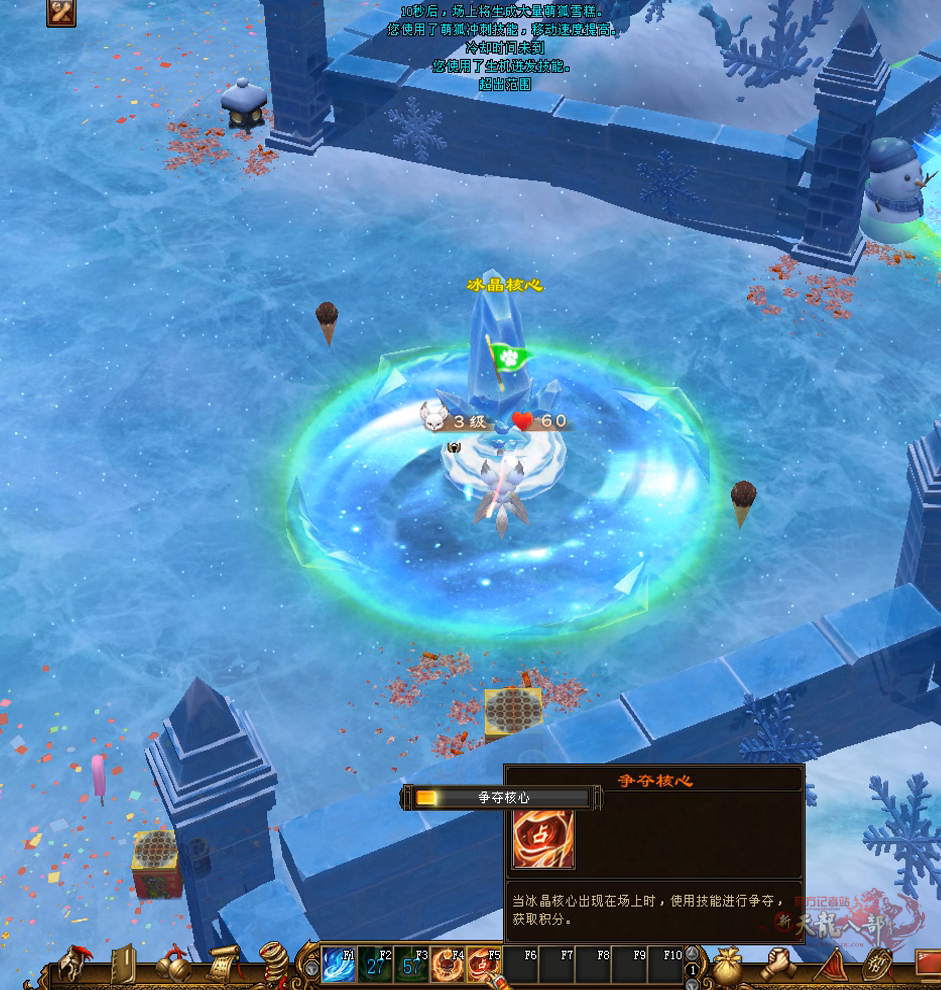This screenshot has width=941, height=990.
Task: Open the helmet character menu icon
Action: [x=72, y=966]
